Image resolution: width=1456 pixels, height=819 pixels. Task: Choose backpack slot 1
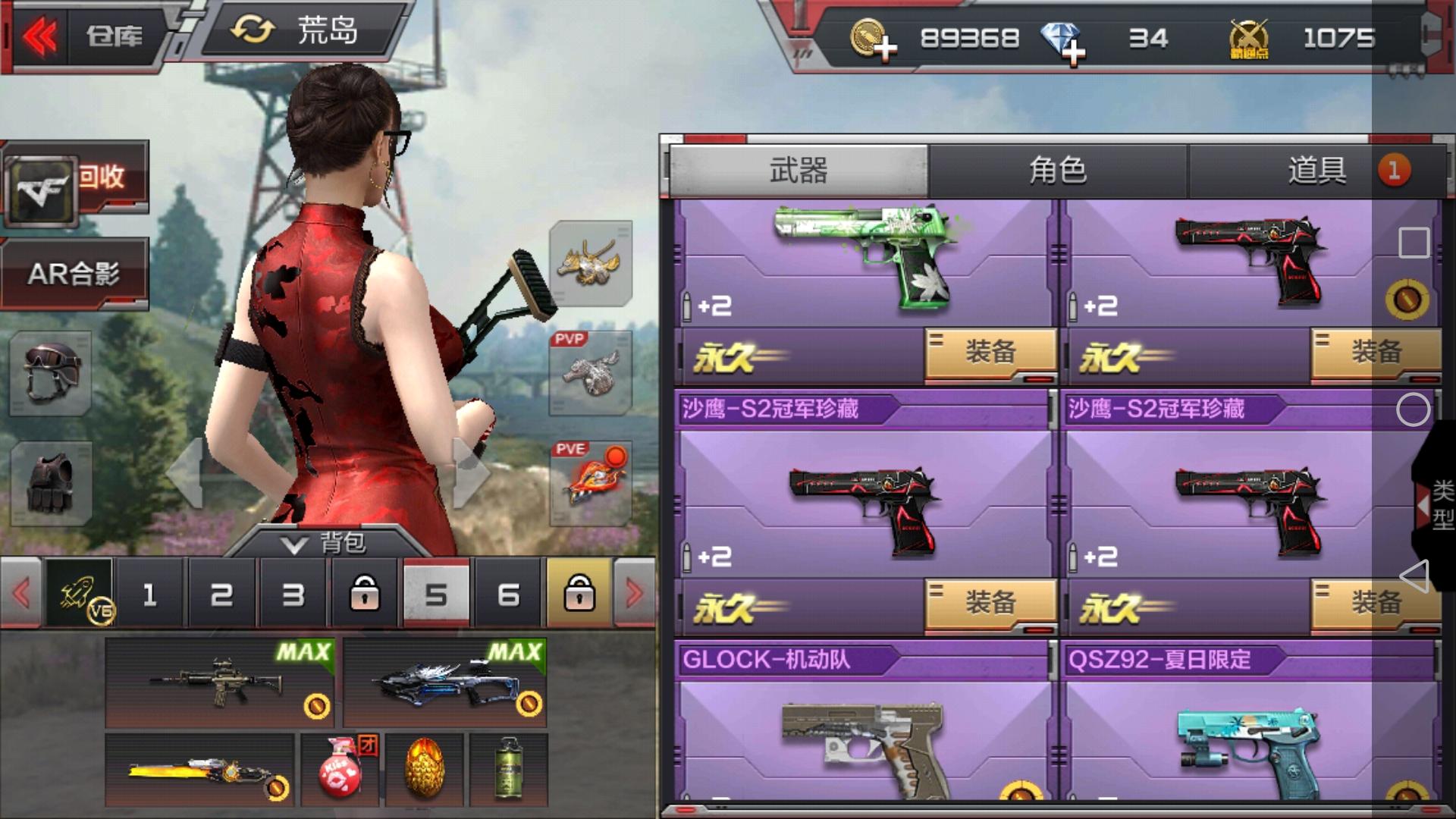coord(149,595)
